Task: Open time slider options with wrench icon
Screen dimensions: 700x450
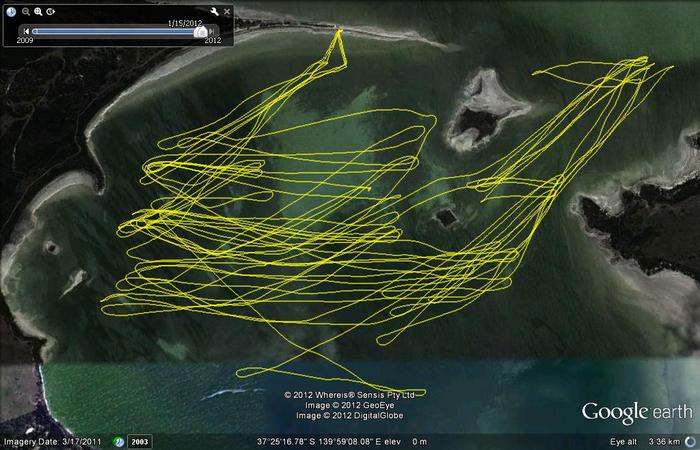Action: [x=215, y=11]
